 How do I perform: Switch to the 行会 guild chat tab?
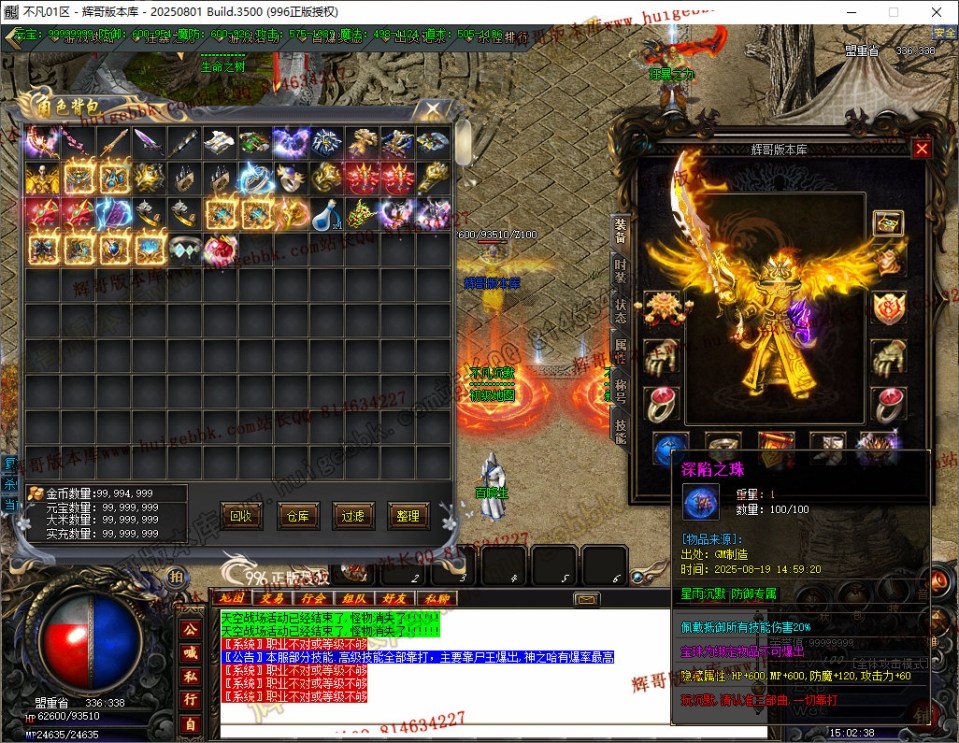point(312,598)
